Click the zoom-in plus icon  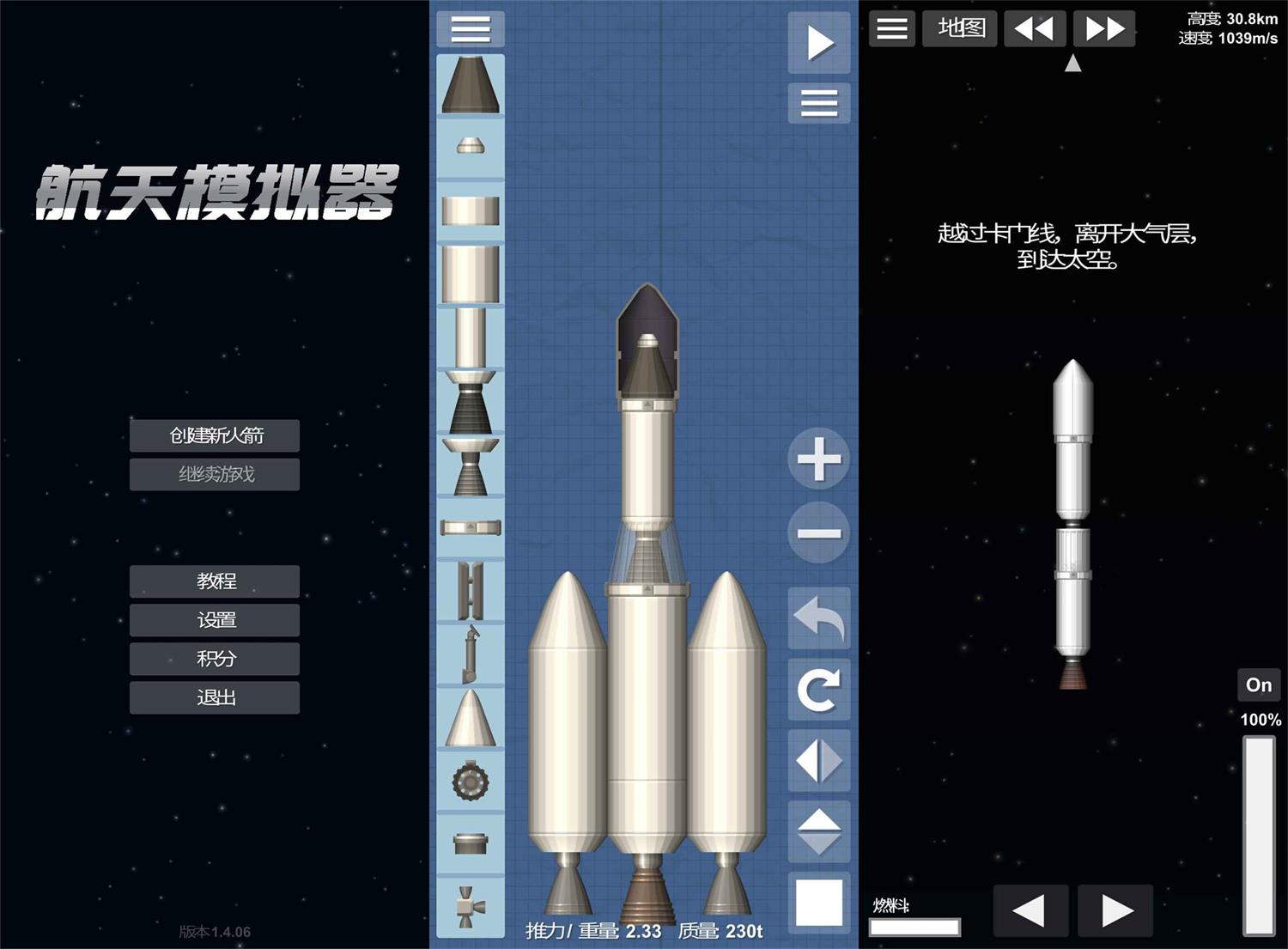[x=817, y=459]
